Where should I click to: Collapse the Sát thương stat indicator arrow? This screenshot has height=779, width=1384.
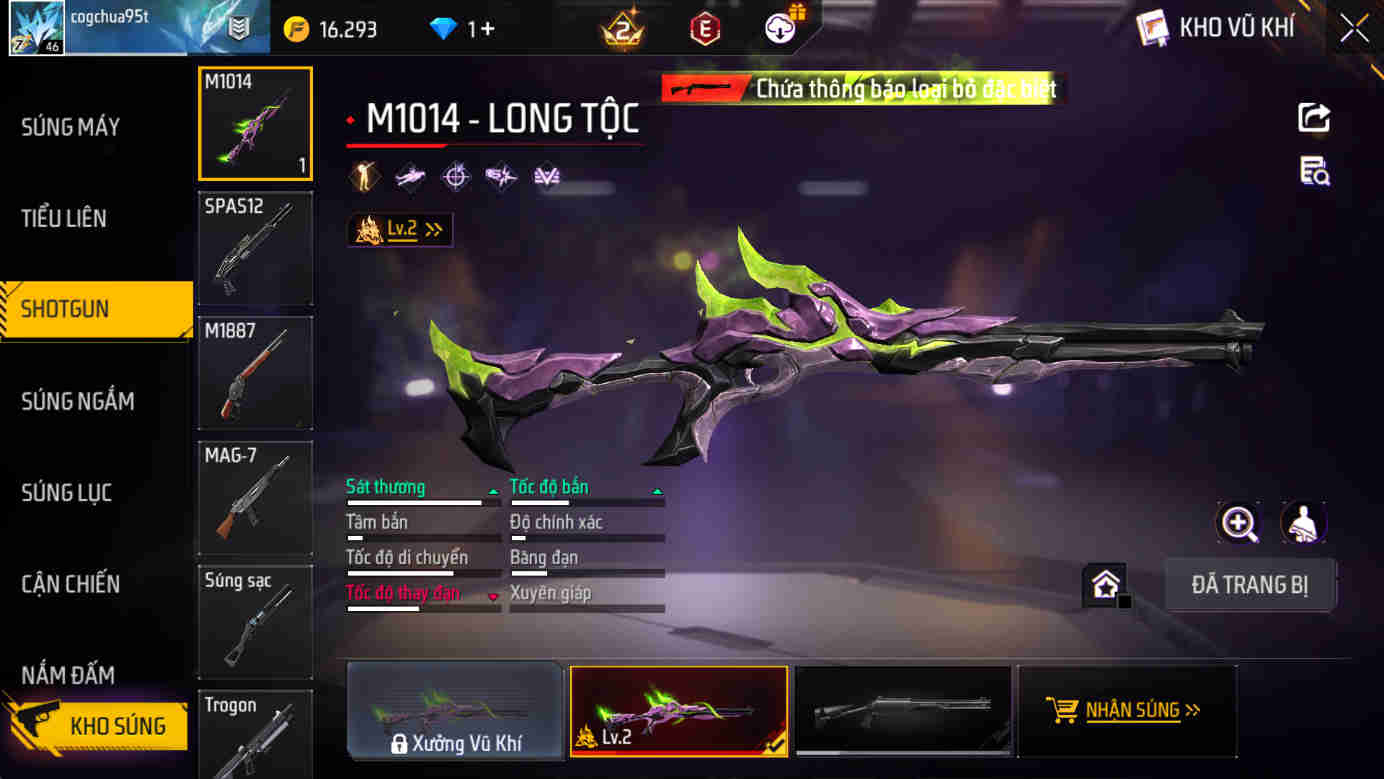[x=492, y=489]
